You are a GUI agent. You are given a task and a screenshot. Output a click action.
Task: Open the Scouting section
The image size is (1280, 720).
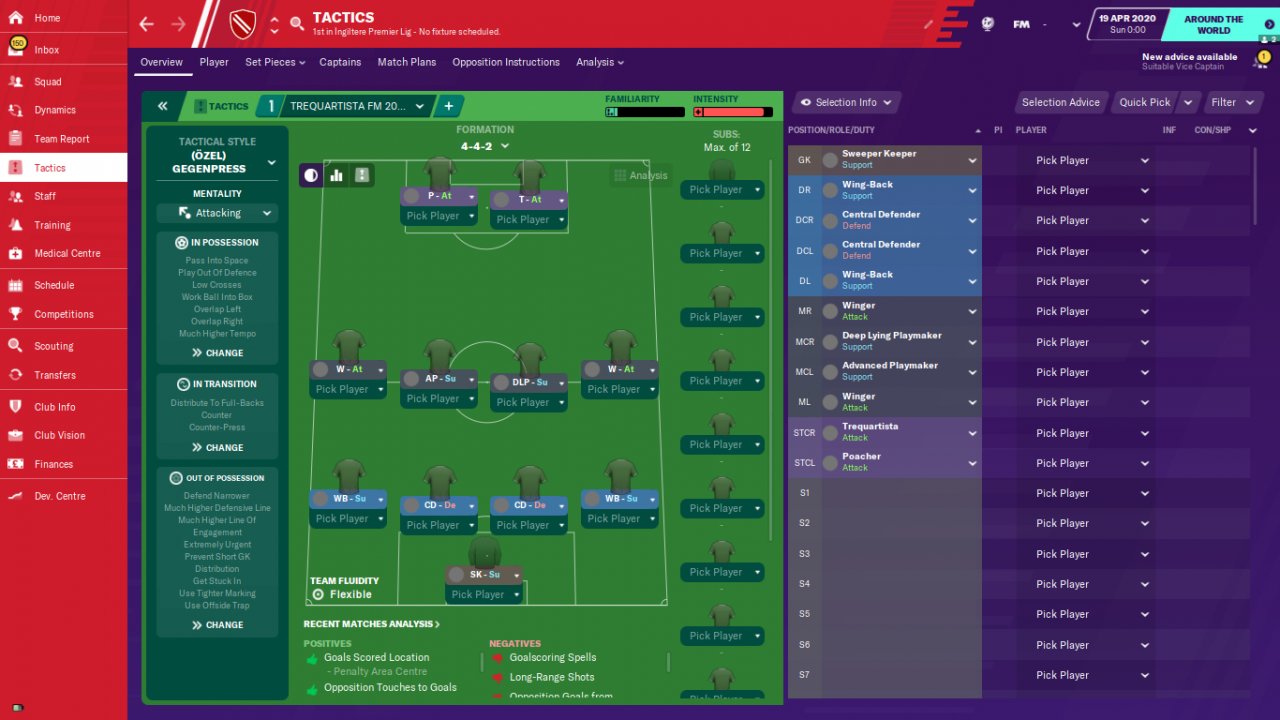coord(54,346)
